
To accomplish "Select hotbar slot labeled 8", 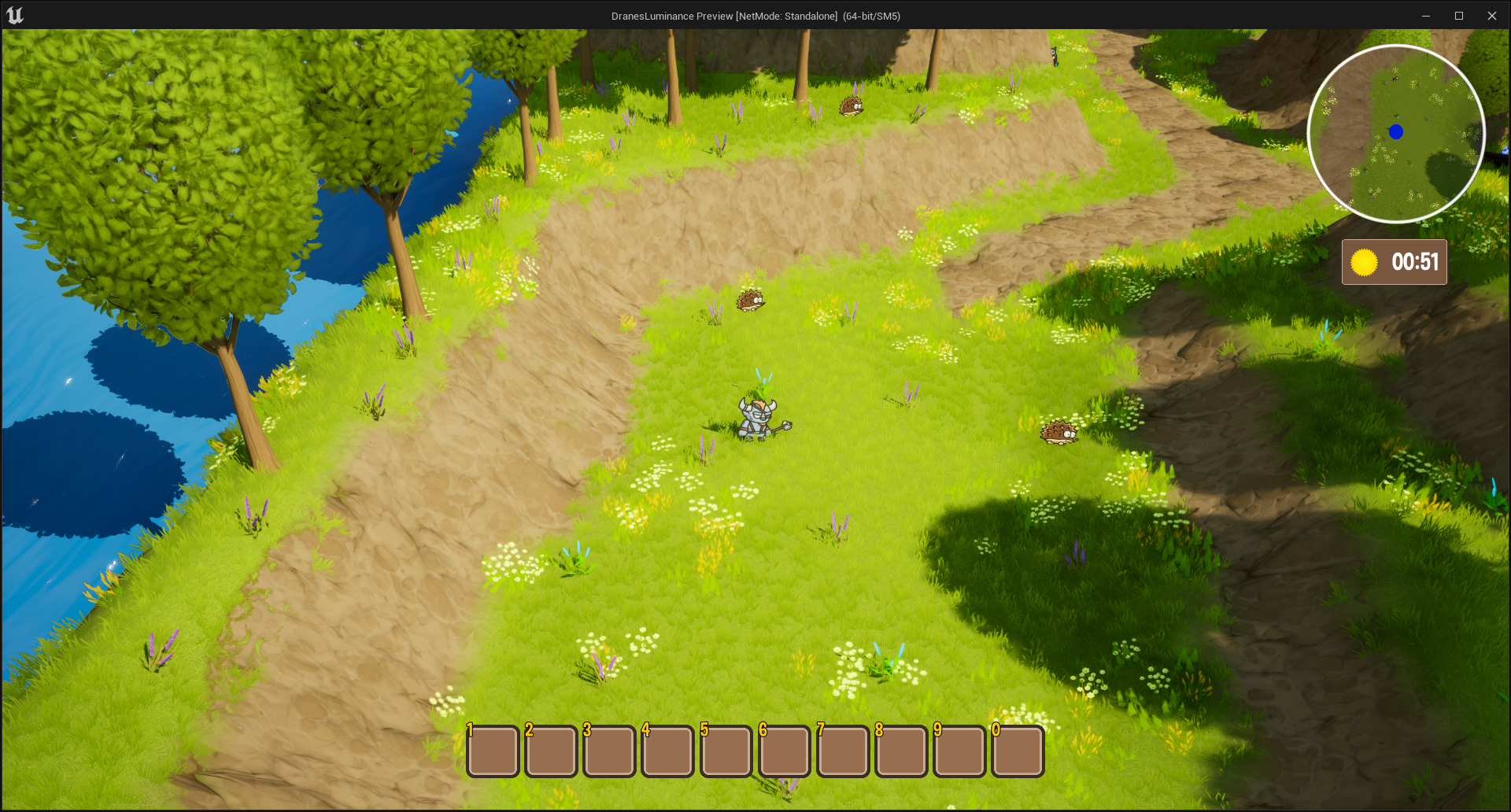I will (901, 751).
